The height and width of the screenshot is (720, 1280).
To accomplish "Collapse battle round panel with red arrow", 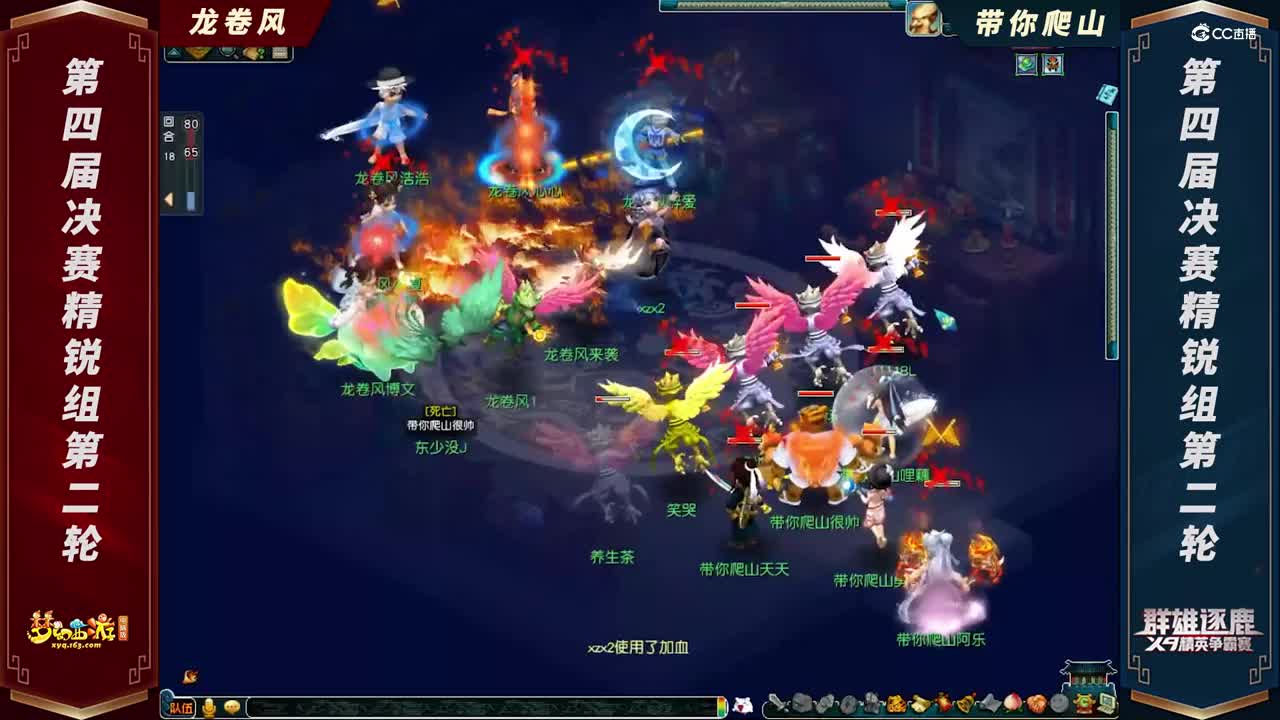I will click(x=169, y=198).
